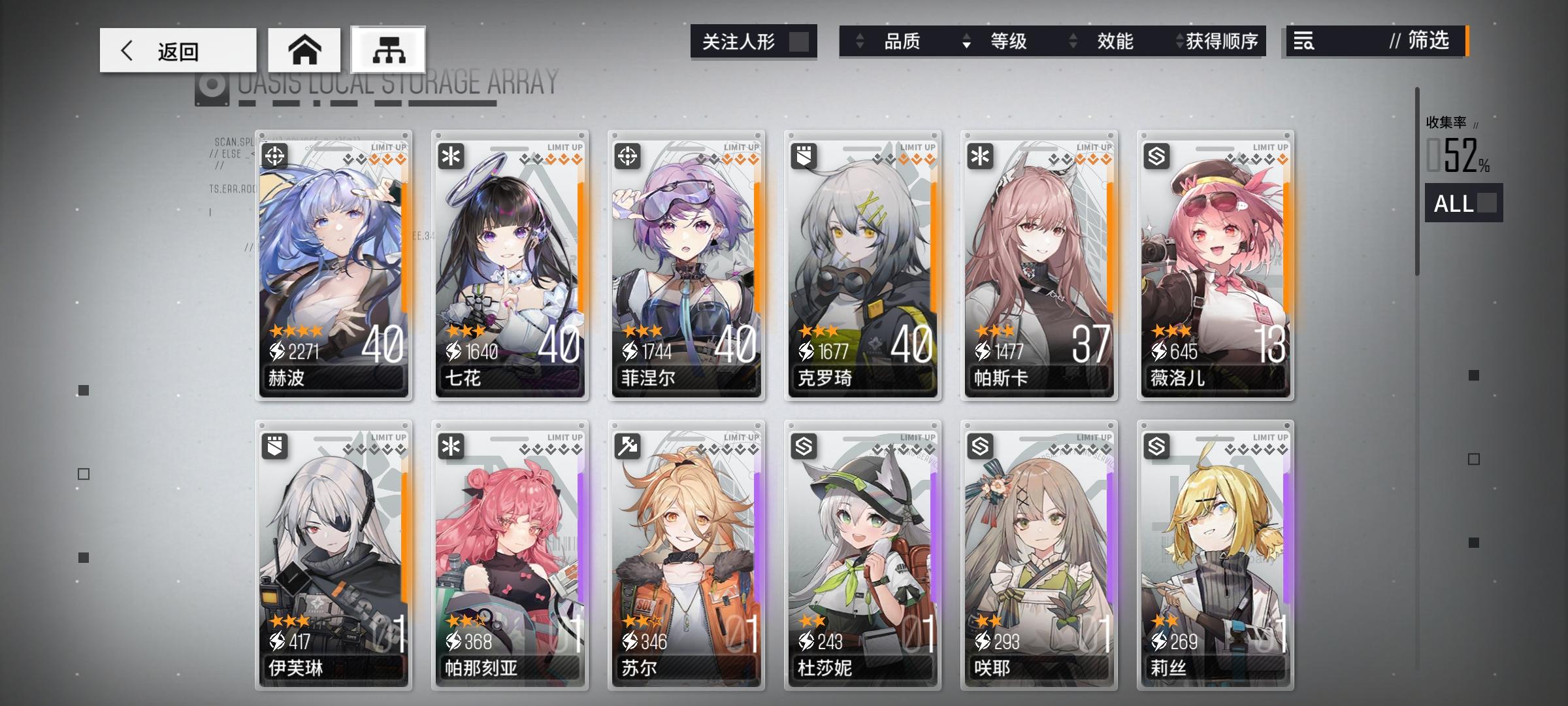Image resolution: width=1568 pixels, height=706 pixels.
Task: Toggle the sort direction arrow next to 等级
Action: pyautogui.click(x=966, y=42)
